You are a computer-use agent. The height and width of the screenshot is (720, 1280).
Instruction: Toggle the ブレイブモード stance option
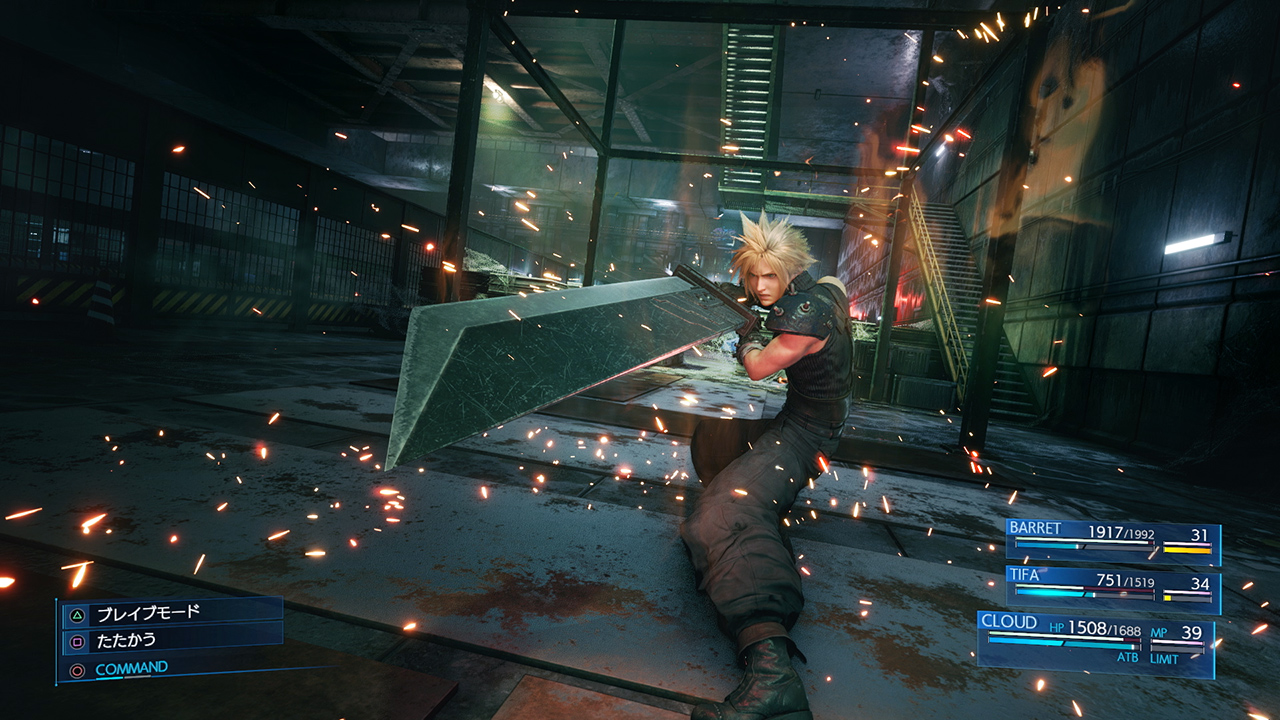tap(150, 614)
